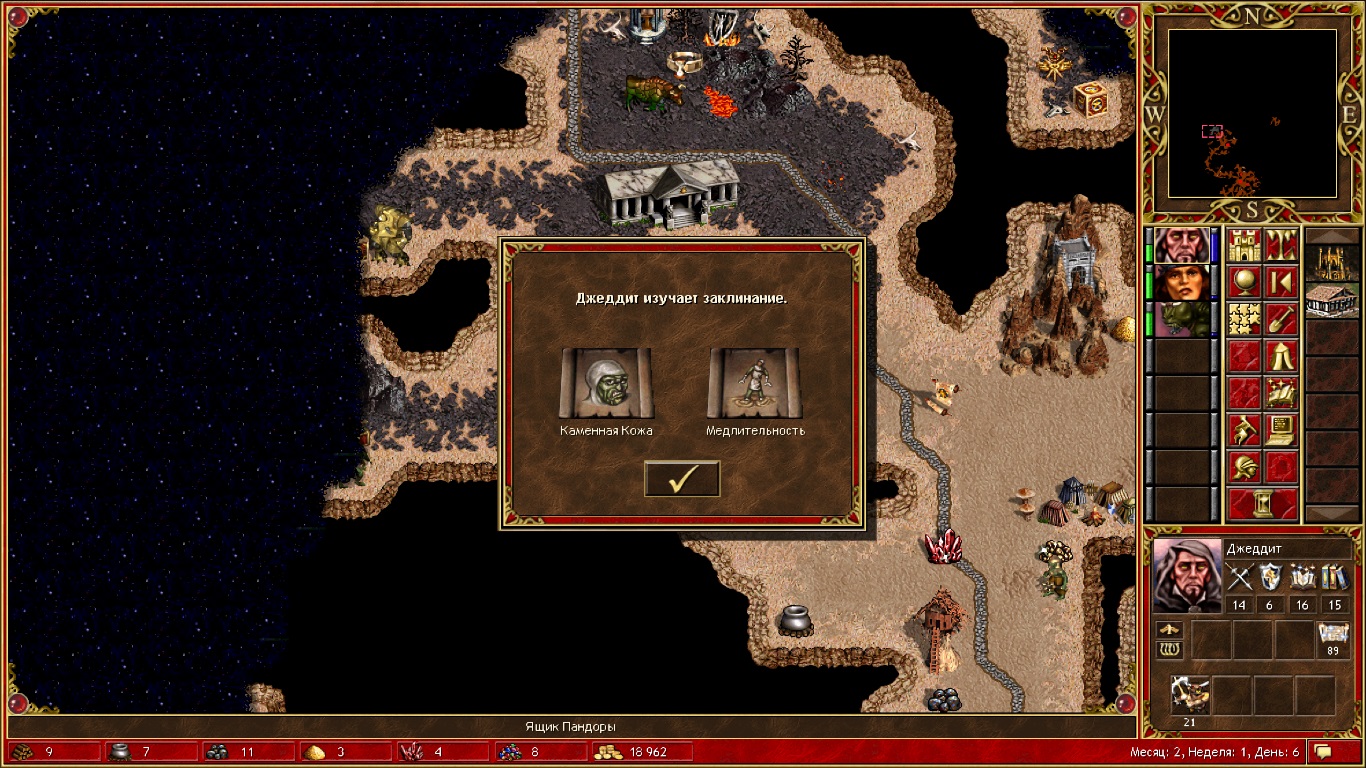Select the white house town in the list
The height and width of the screenshot is (768, 1366).
[x=1332, y=301]
